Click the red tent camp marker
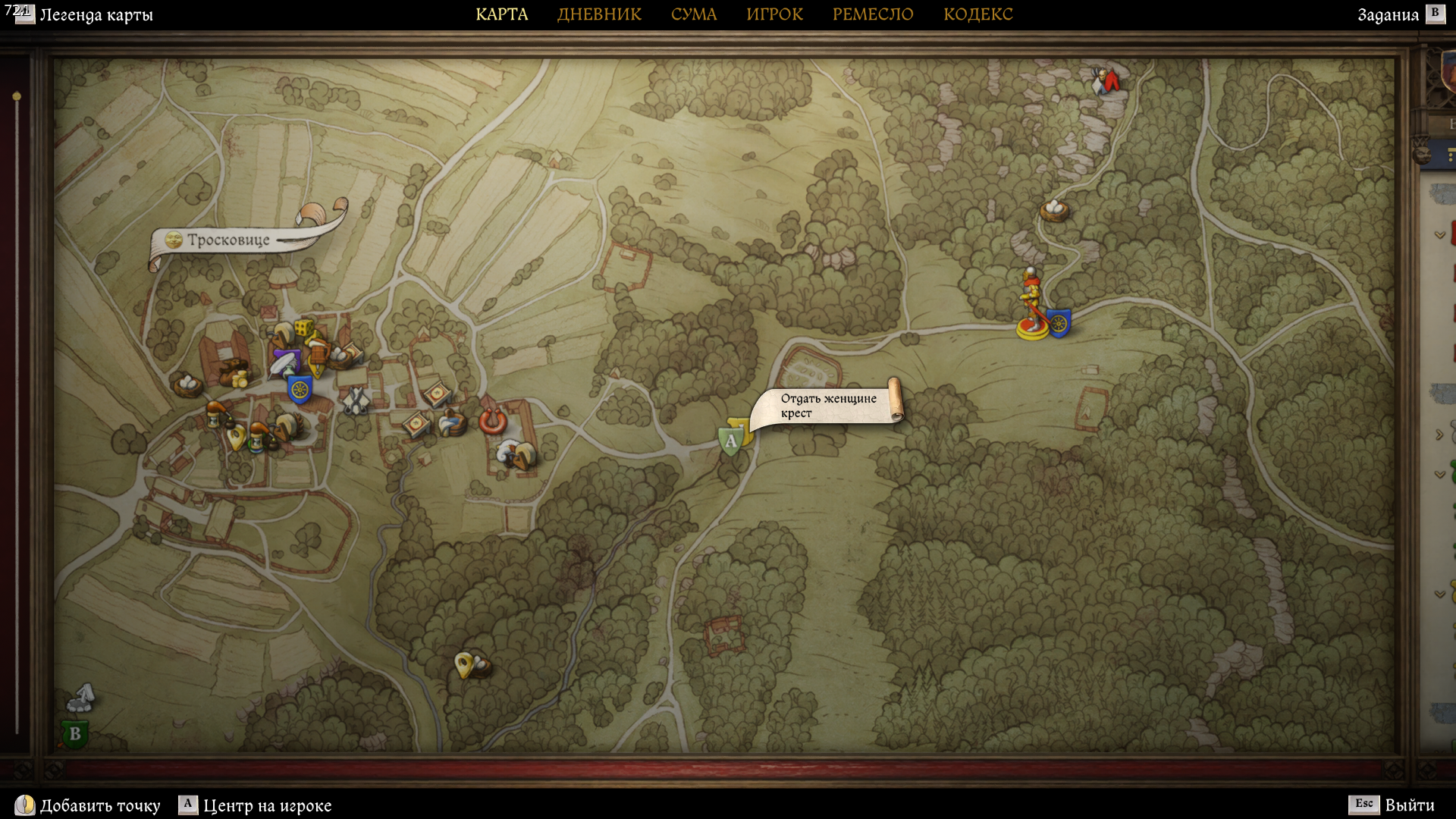The image size is (1456, 819). pos(1110,80)
